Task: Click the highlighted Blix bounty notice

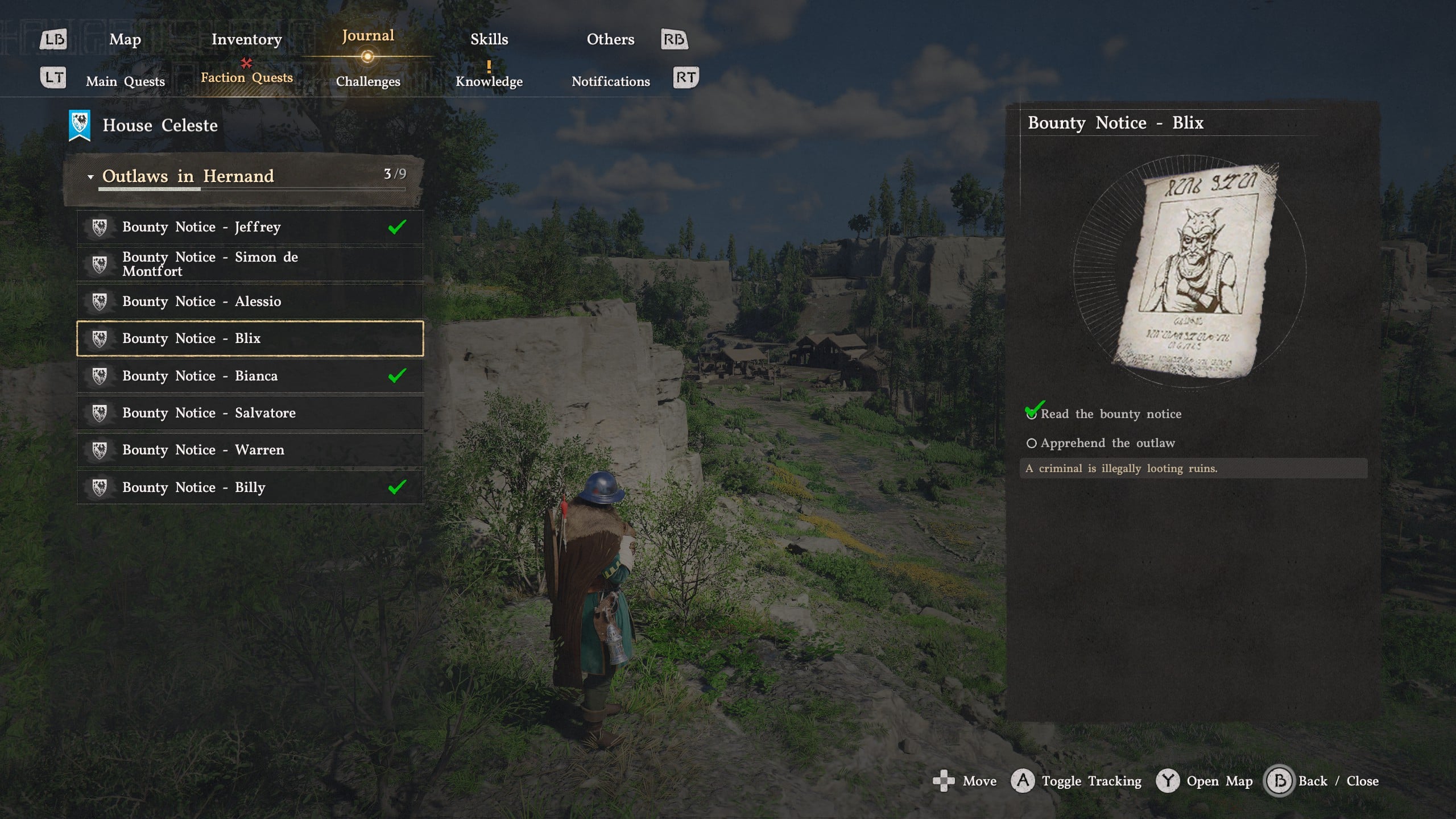Action: [x=250, y=338]
